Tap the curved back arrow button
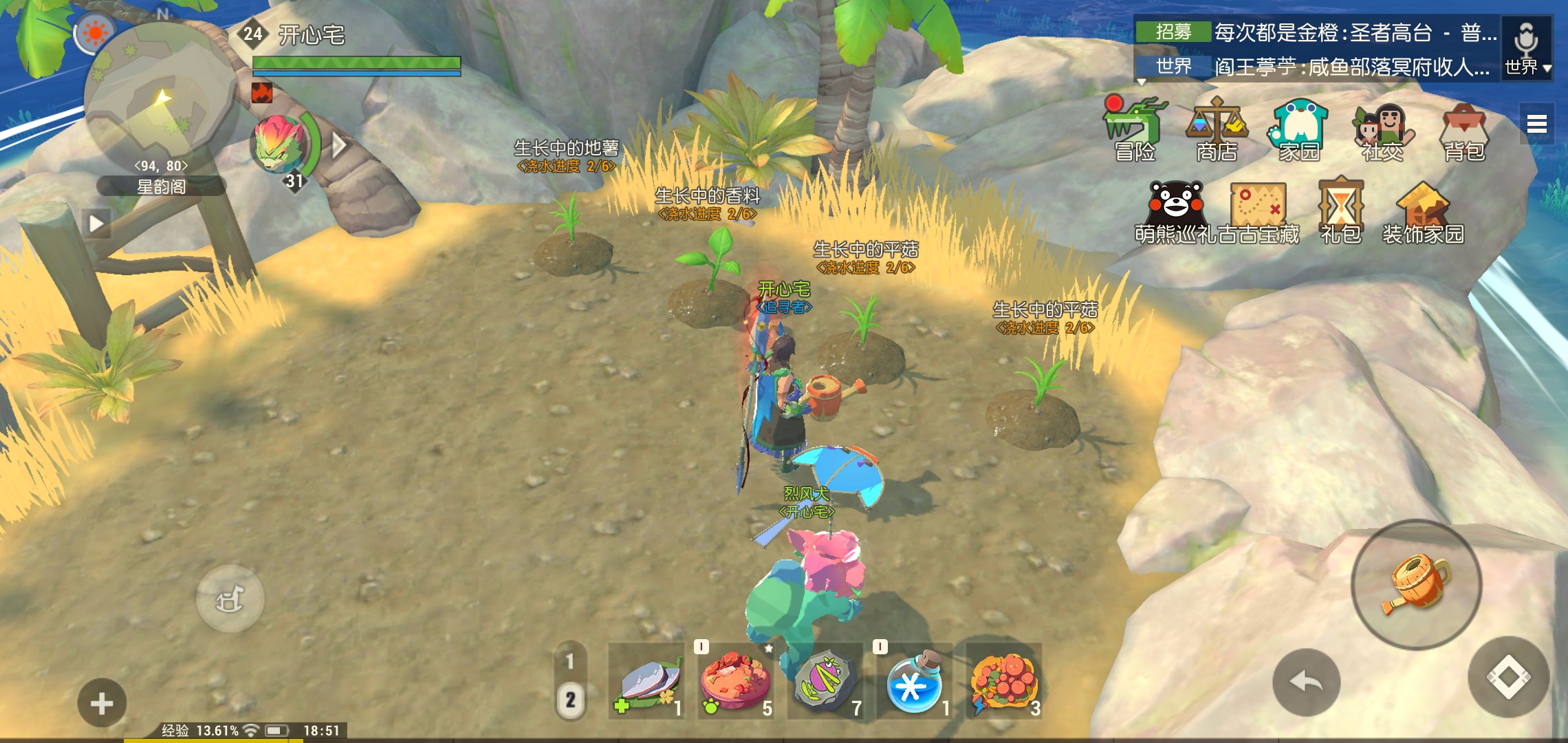Image resolution: width=1568 pixels, height=743 pixels. pos(1306,682)
